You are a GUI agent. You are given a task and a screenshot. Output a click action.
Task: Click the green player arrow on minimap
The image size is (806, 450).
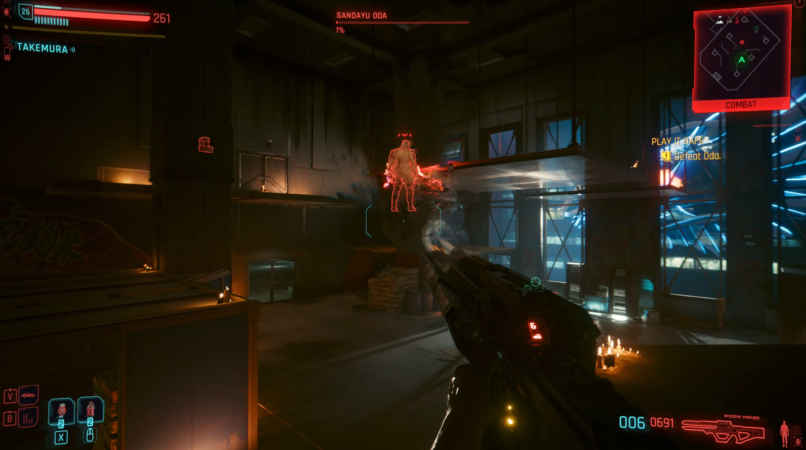point(741,60)
